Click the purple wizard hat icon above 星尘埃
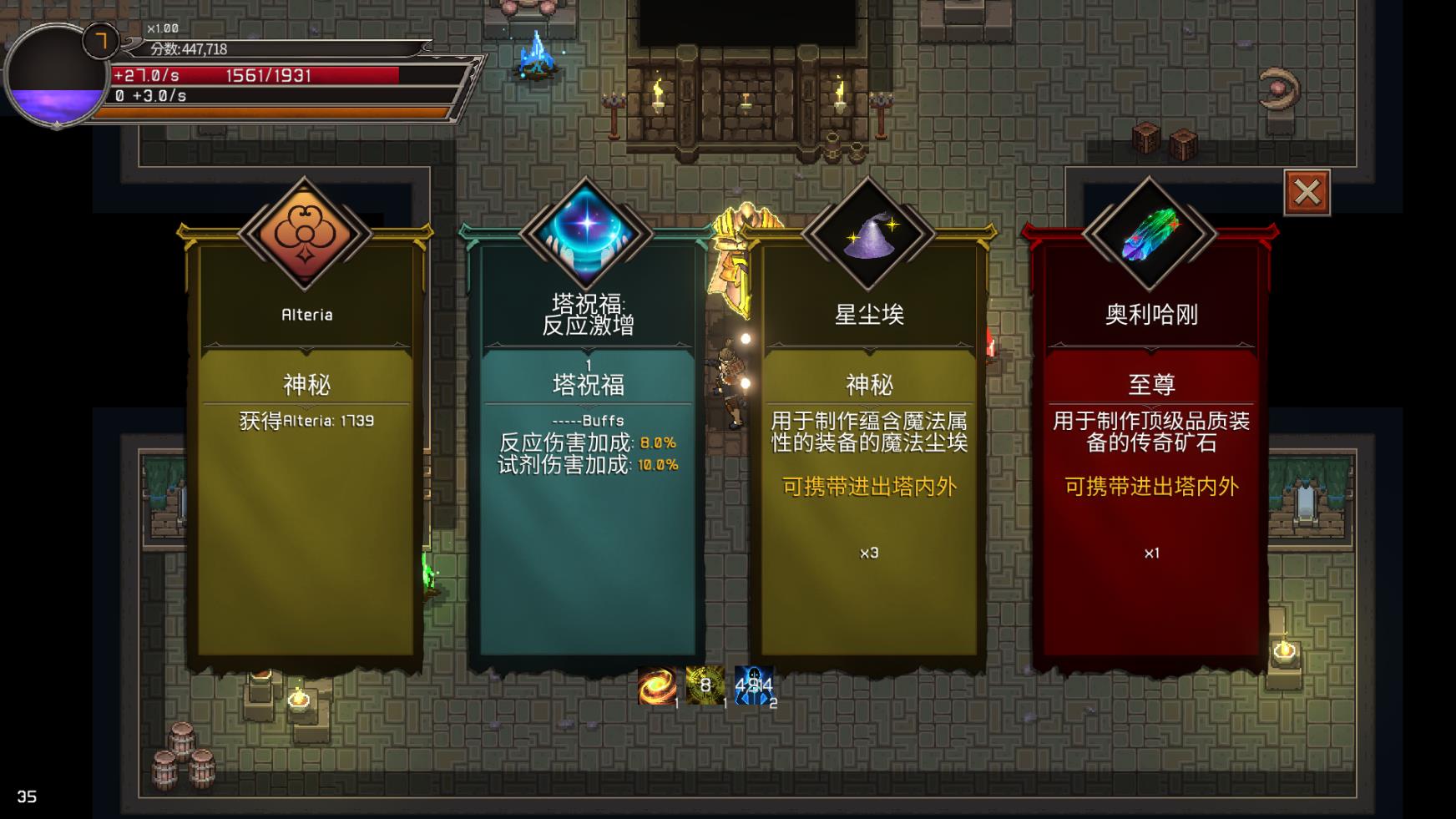 coord(868,231)
